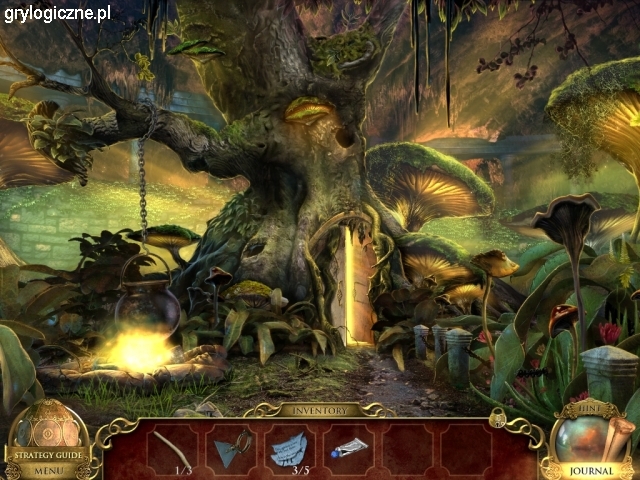Pick the torn paper scraps item
The height and width of the screenshot is (480, 640).
(x=290, y=447)
